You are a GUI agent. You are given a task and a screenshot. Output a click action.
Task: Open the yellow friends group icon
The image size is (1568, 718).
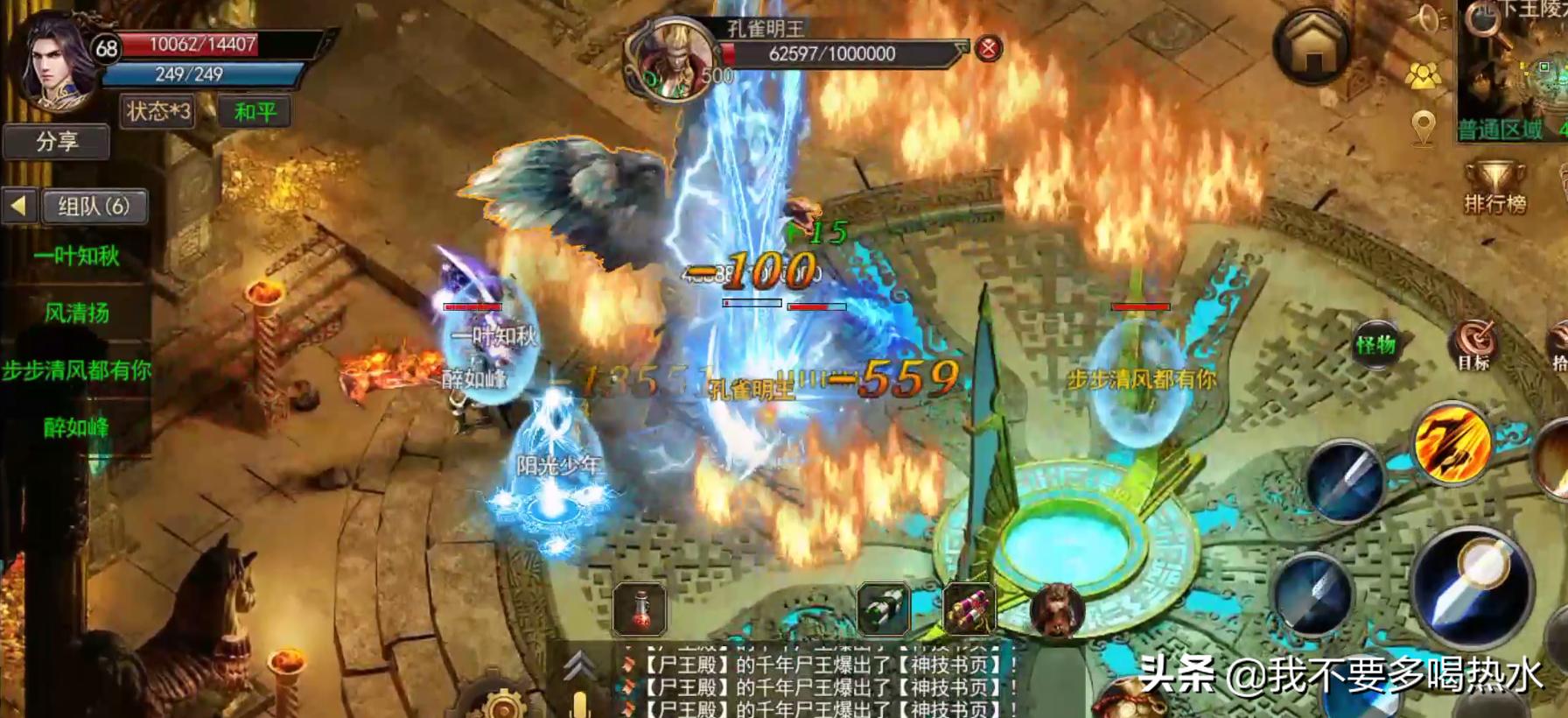[x=1423, y=76]
